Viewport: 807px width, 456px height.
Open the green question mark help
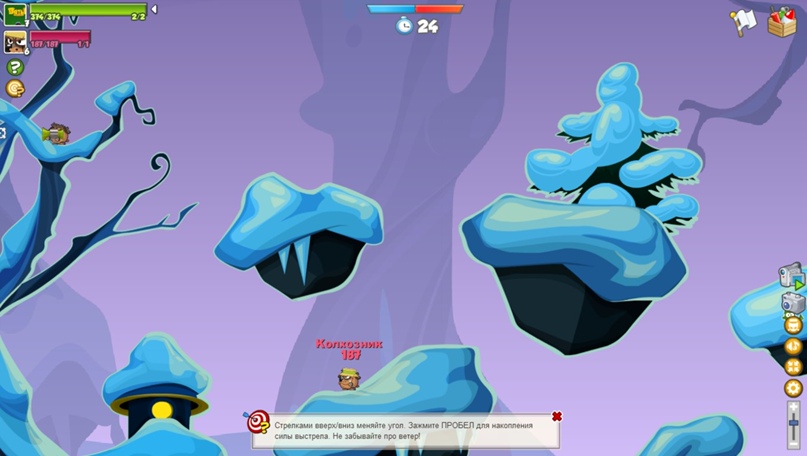point(15,67)
